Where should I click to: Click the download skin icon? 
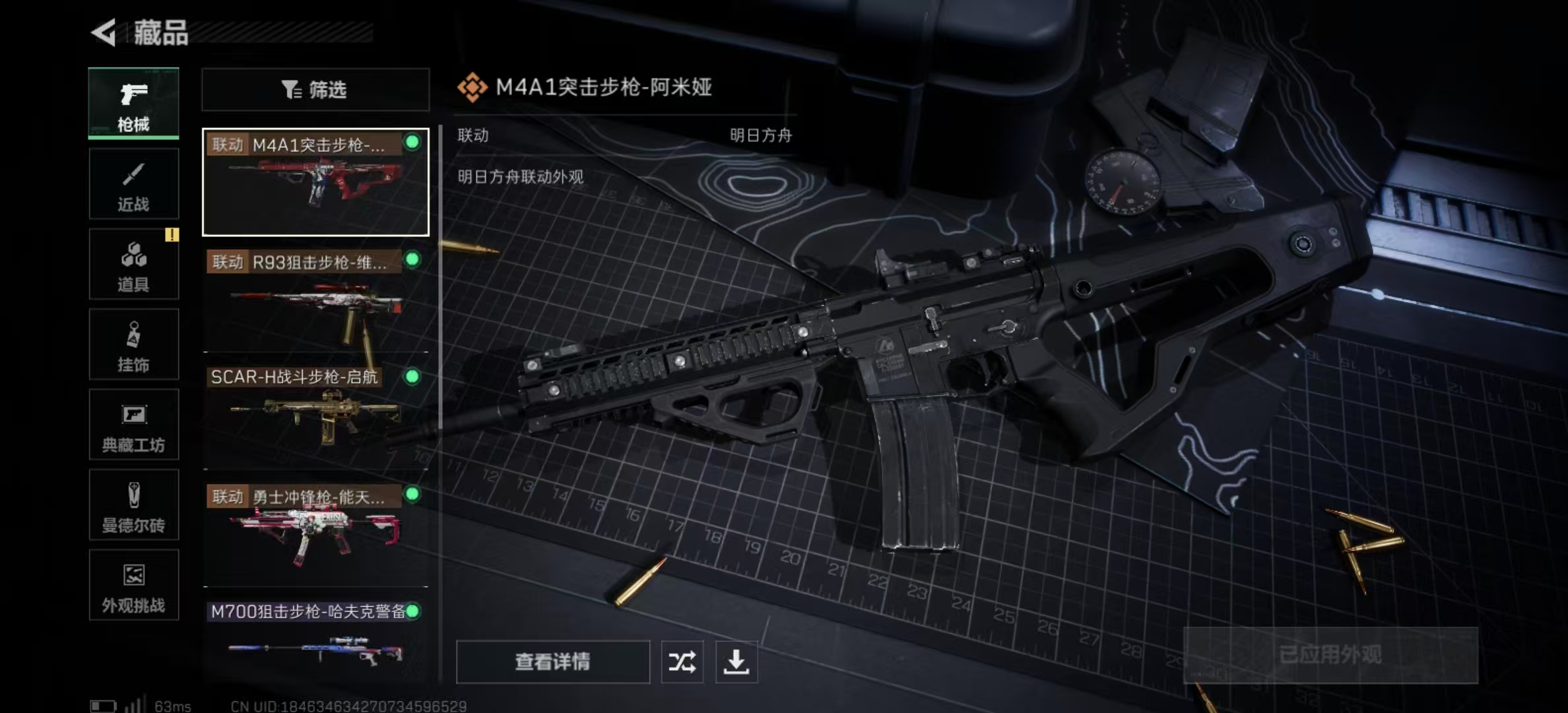(736, 662)
